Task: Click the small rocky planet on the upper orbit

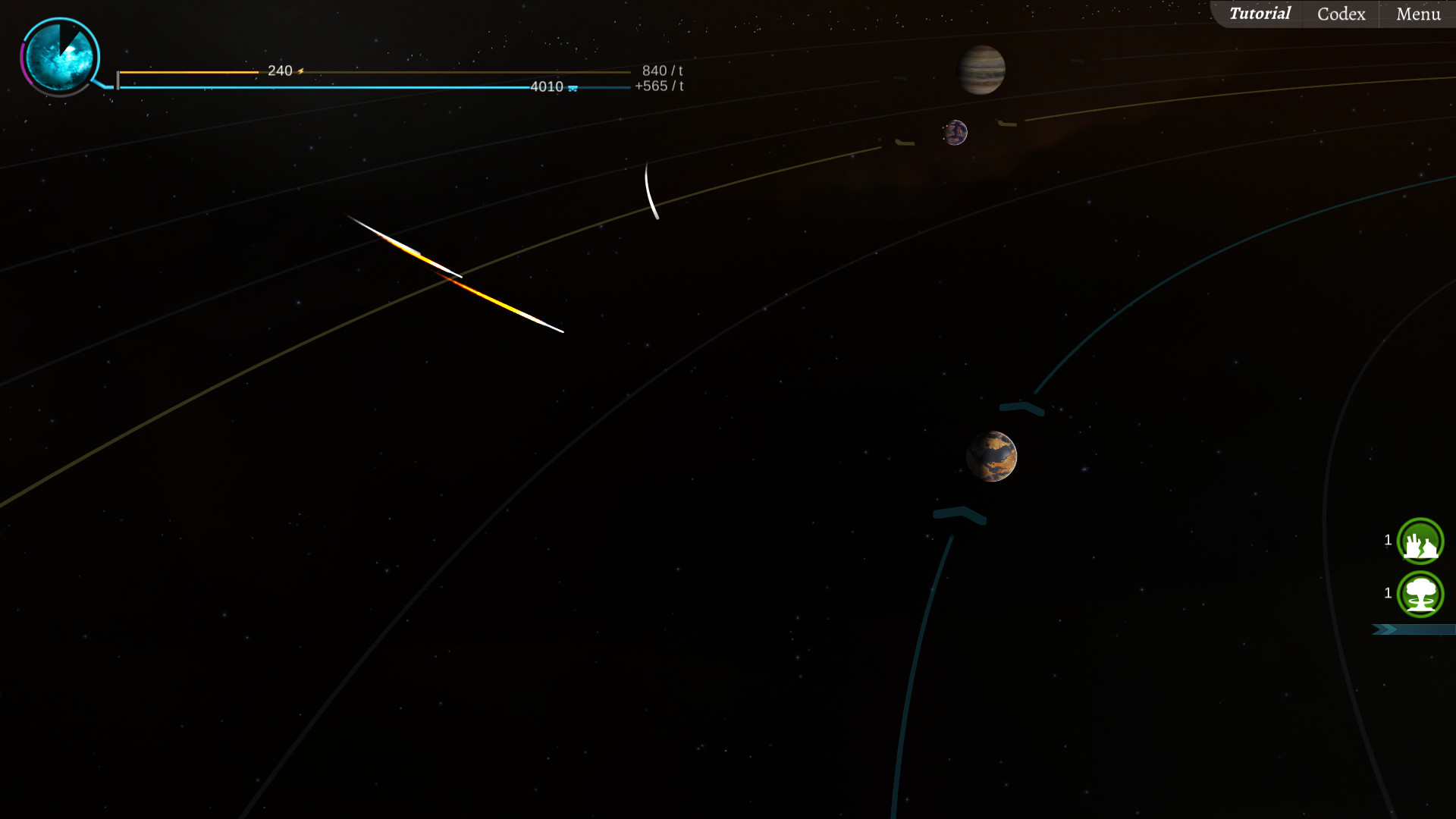Action: (956, 132)
